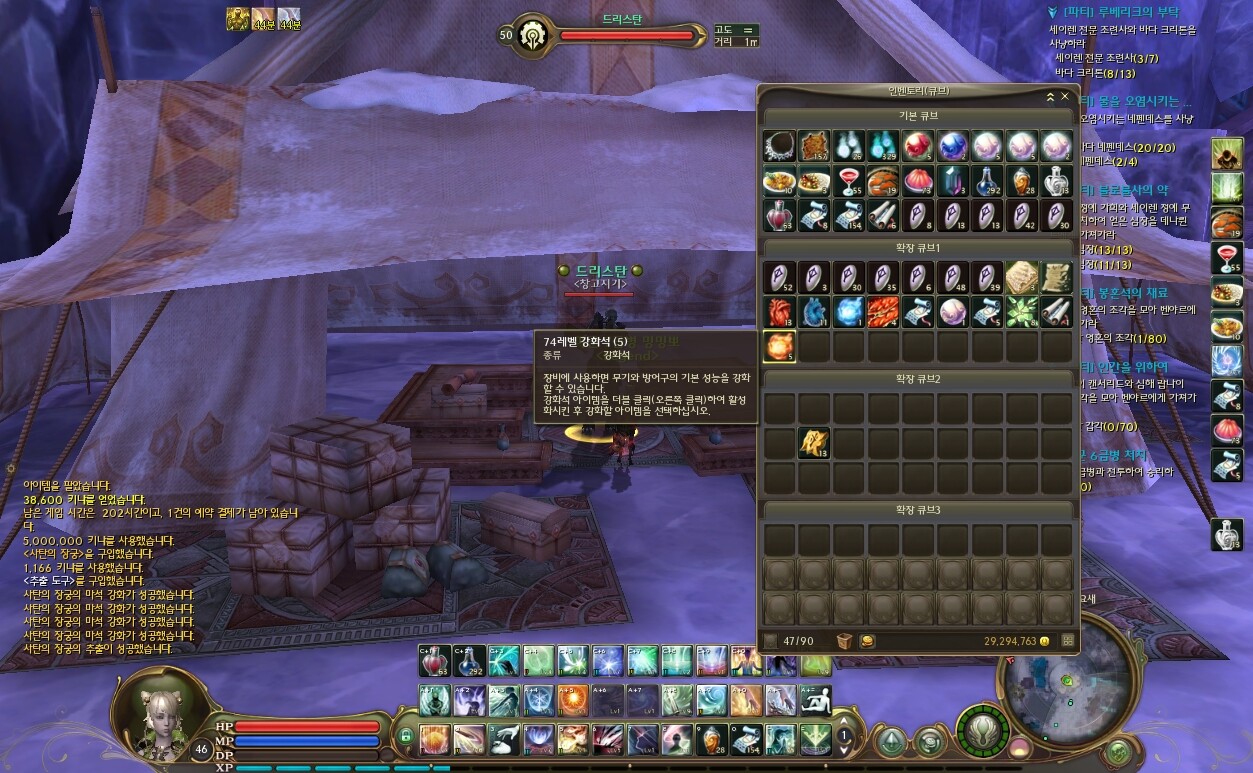Close the inventory cube window
Viewport: 1253px width, 773px height.
(x=1065, y=97)
